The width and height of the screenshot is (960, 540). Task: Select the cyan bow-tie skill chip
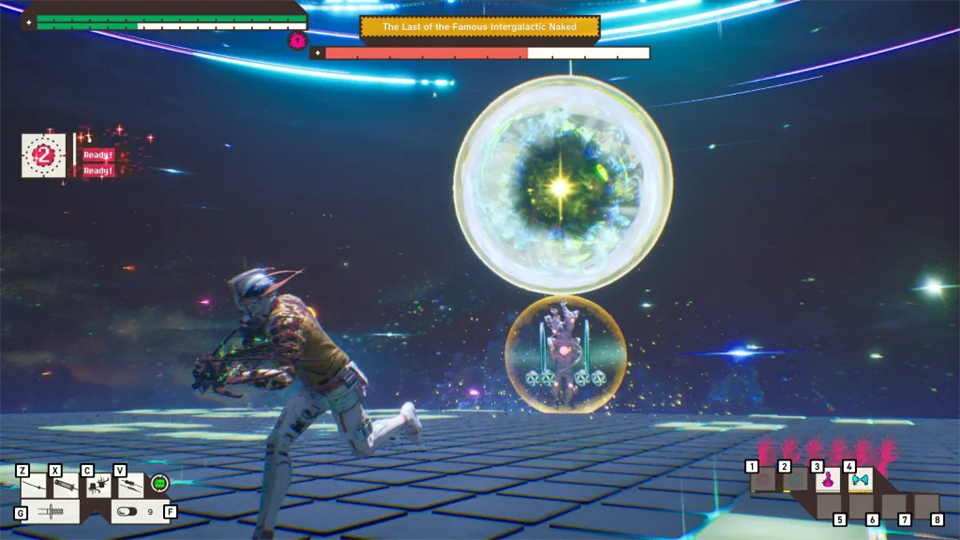point(859,481)
